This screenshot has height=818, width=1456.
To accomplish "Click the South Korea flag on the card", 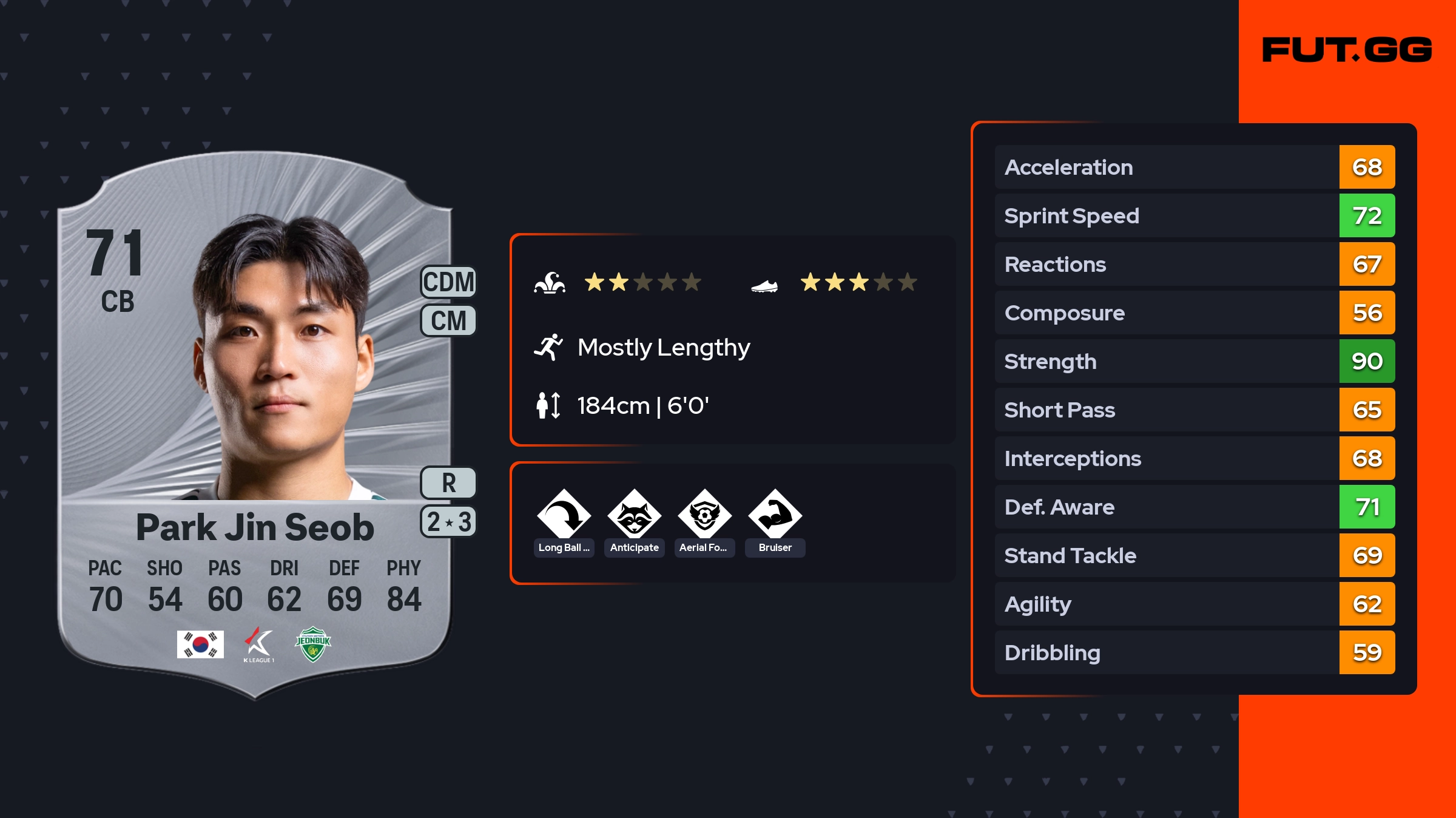I will (x=200, y=644).
